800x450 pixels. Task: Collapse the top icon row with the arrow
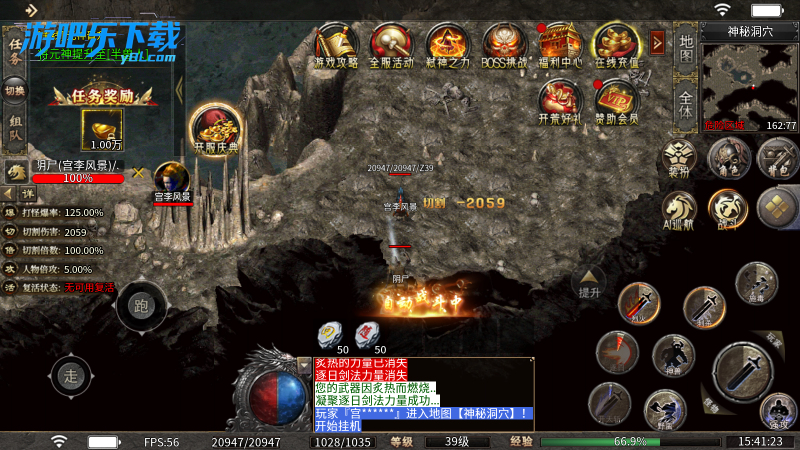click(657, 42)
